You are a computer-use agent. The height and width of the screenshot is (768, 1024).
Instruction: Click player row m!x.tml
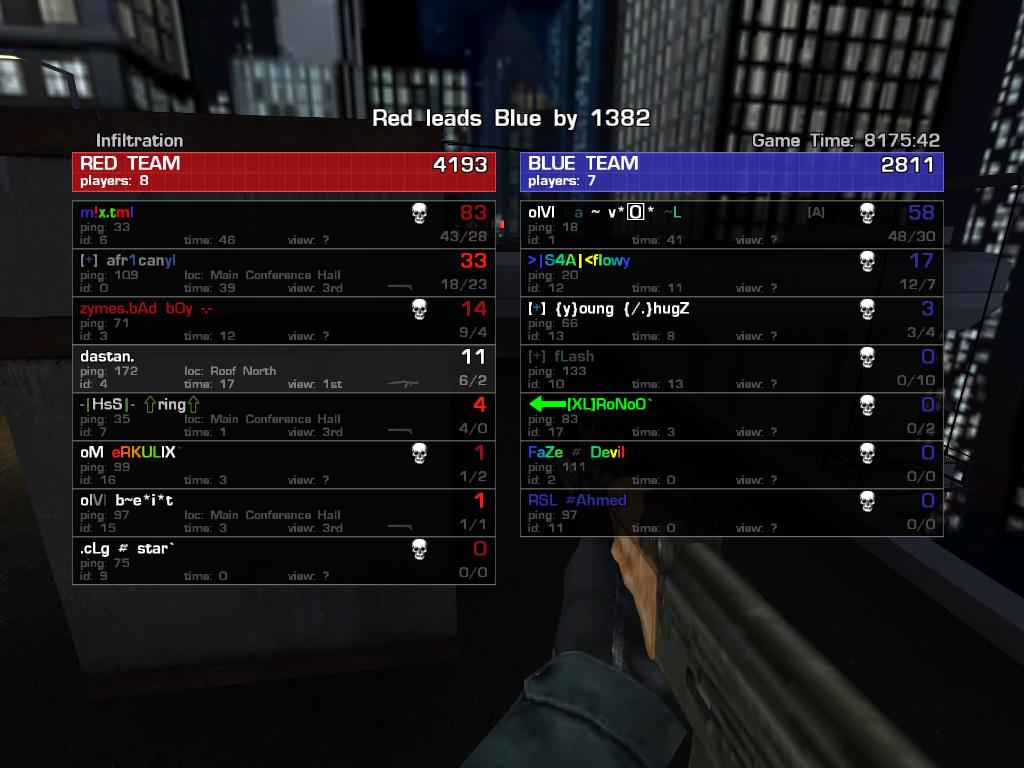pos(284,225)
